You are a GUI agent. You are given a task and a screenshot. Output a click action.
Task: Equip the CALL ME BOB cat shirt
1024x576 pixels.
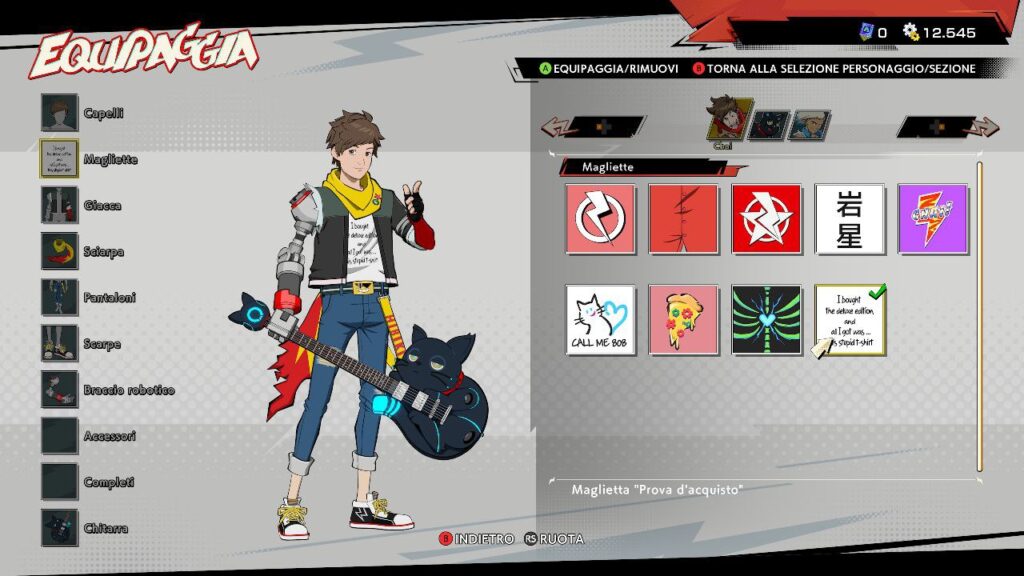click(x=600, y=320)
